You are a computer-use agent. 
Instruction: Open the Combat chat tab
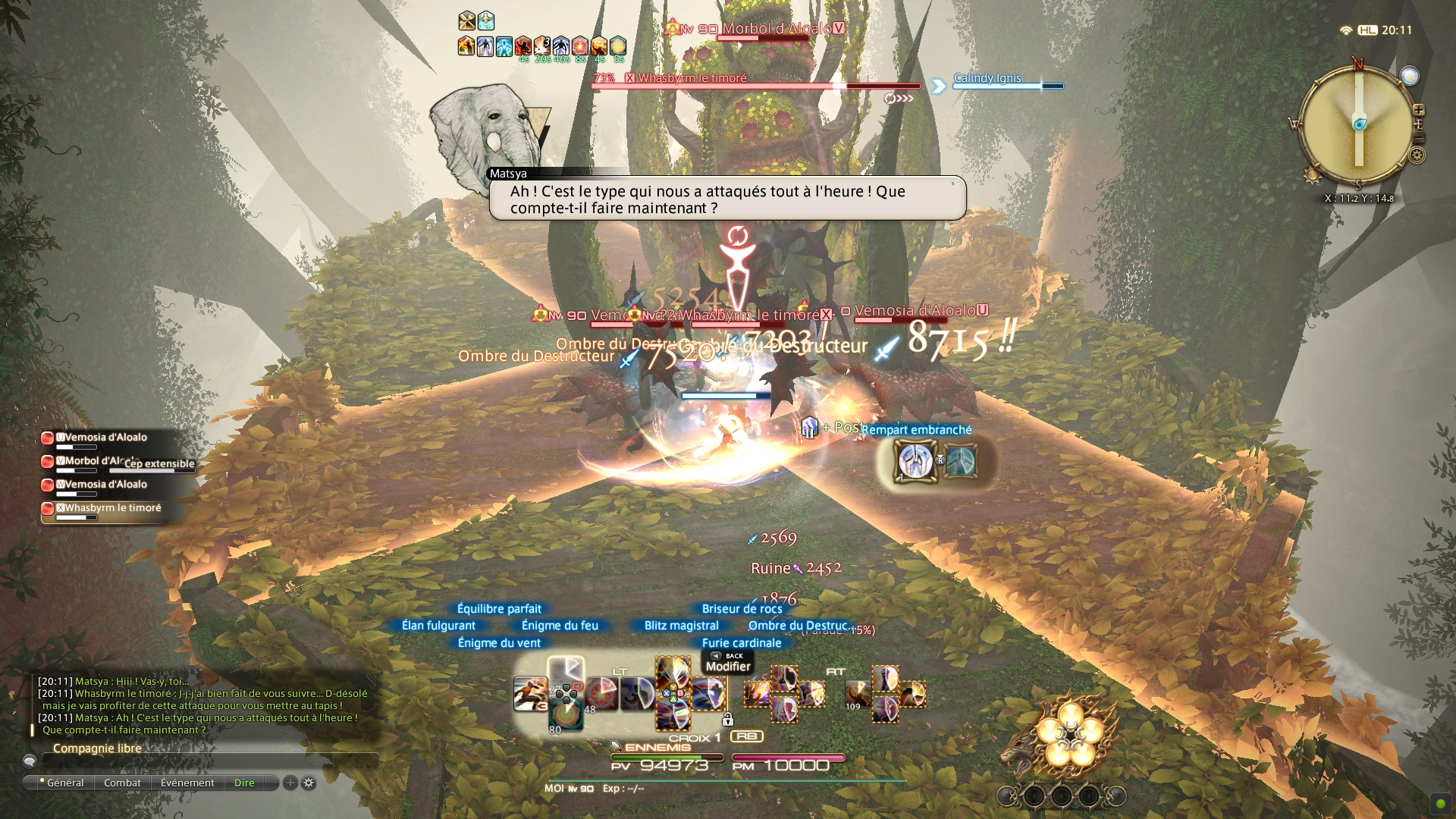pyautogui.click(x=122, y=783)
